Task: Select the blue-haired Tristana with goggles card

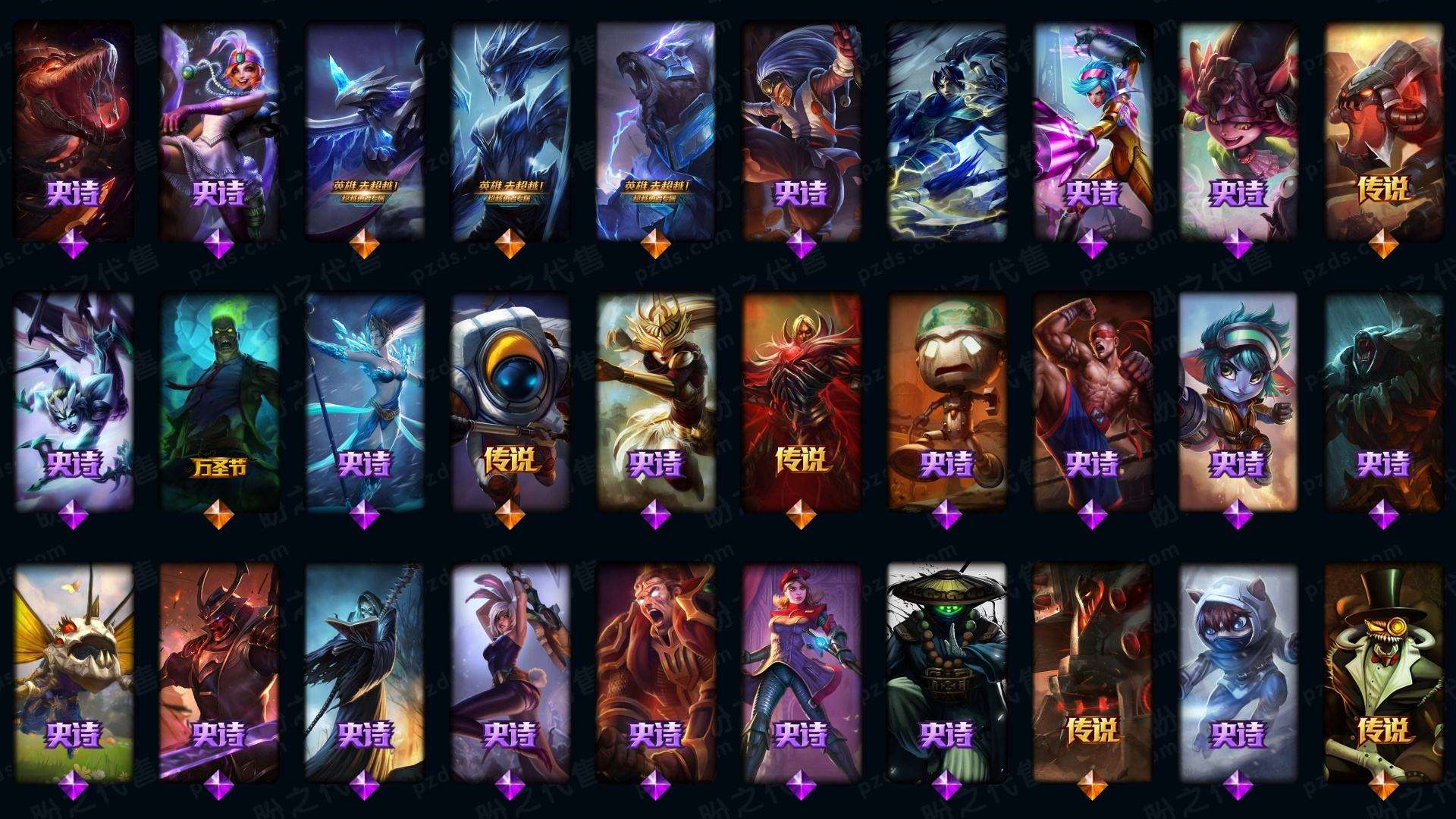Action: pyautogui.click(x=1238, y=400)
